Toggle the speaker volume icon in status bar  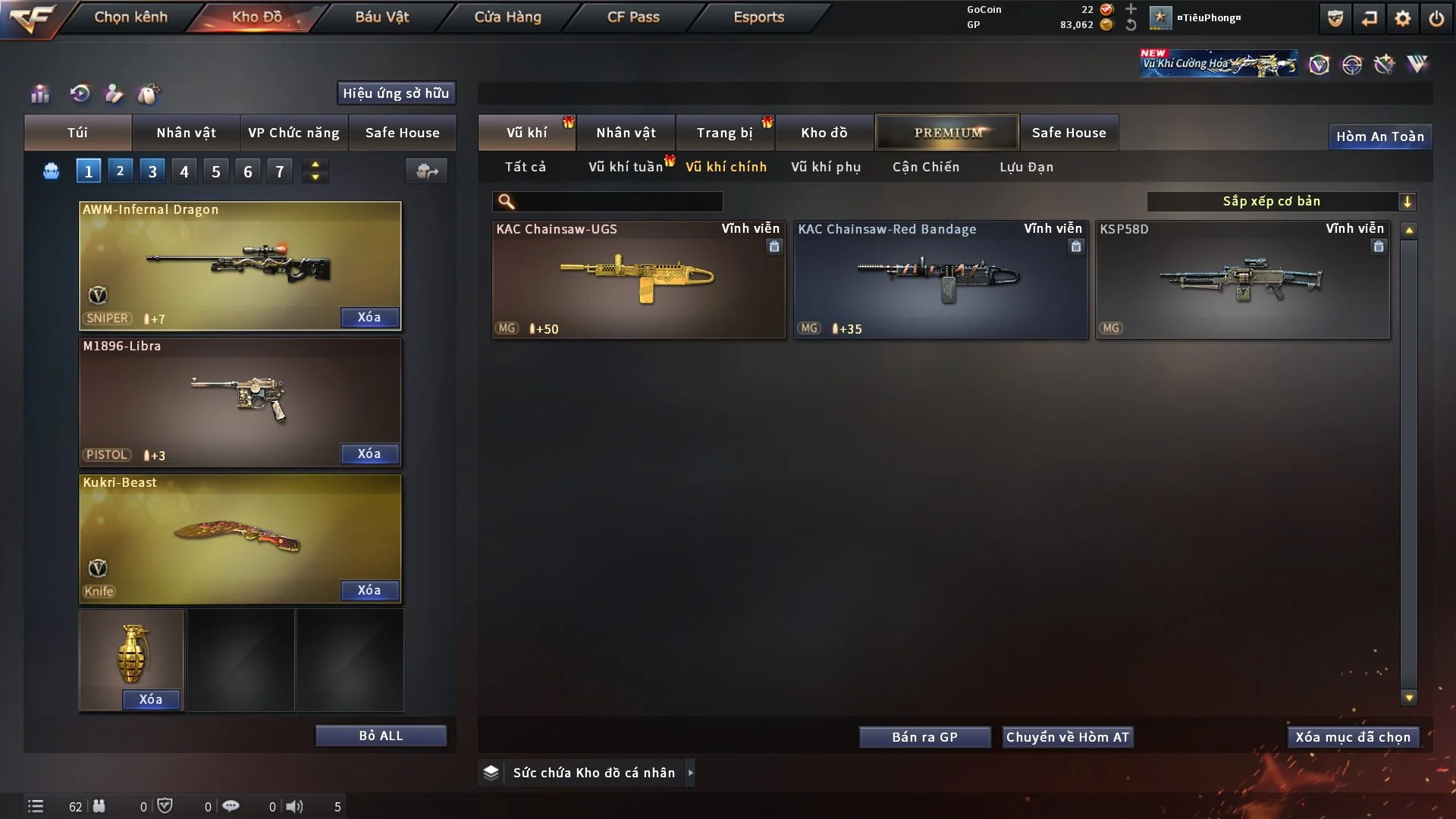(x=295, y=806)
